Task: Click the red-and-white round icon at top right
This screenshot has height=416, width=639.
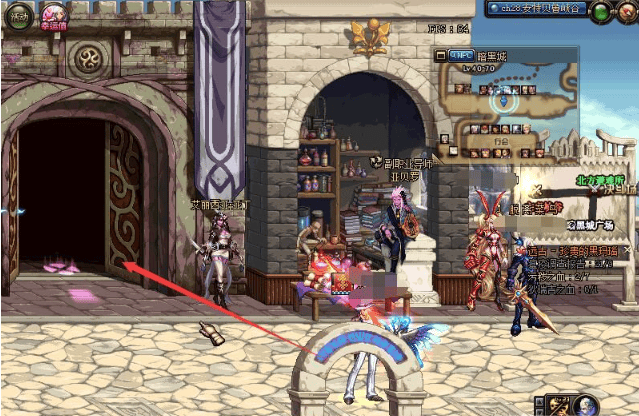Action: coord(627,12)
